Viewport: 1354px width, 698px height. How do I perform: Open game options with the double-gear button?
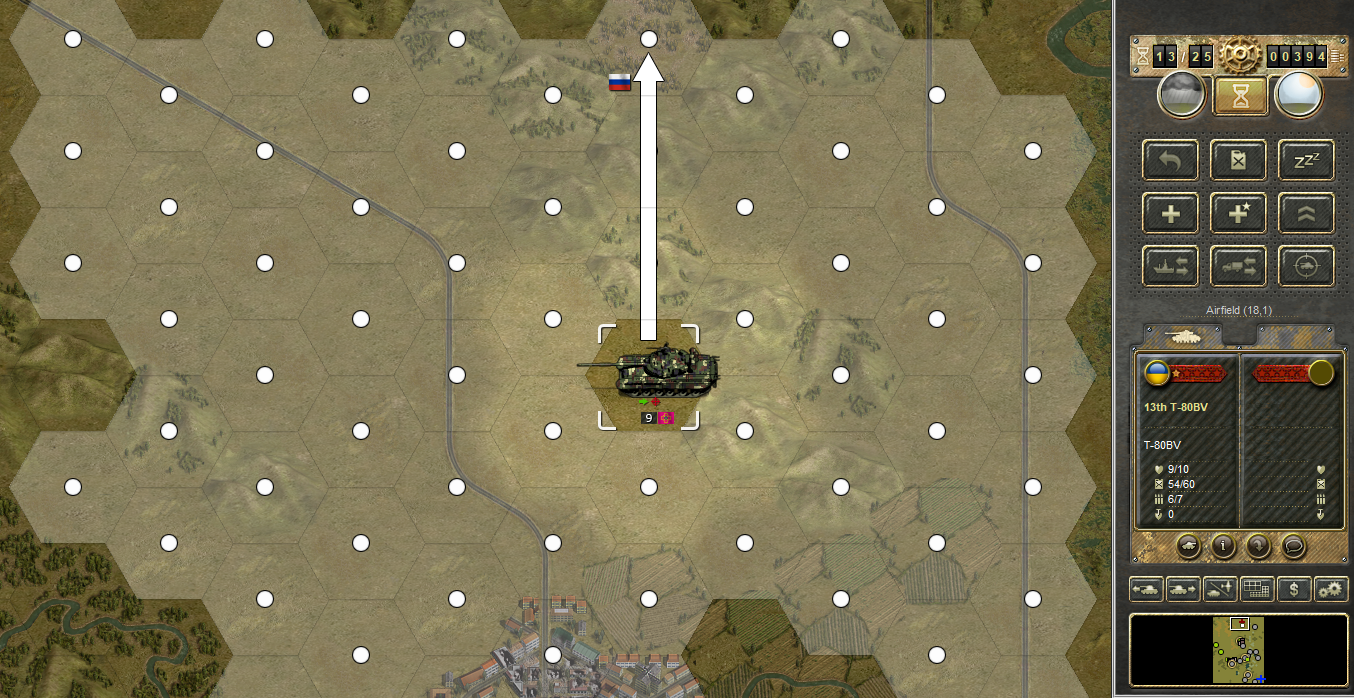1331,590
